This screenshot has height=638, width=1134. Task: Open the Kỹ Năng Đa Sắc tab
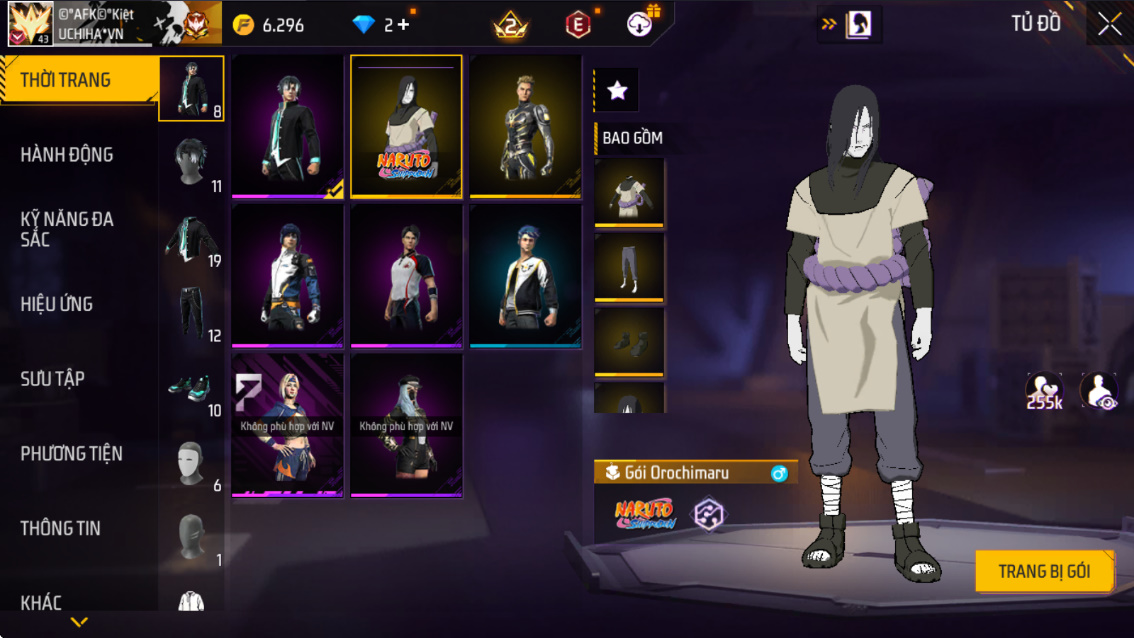tap(67, 229)
